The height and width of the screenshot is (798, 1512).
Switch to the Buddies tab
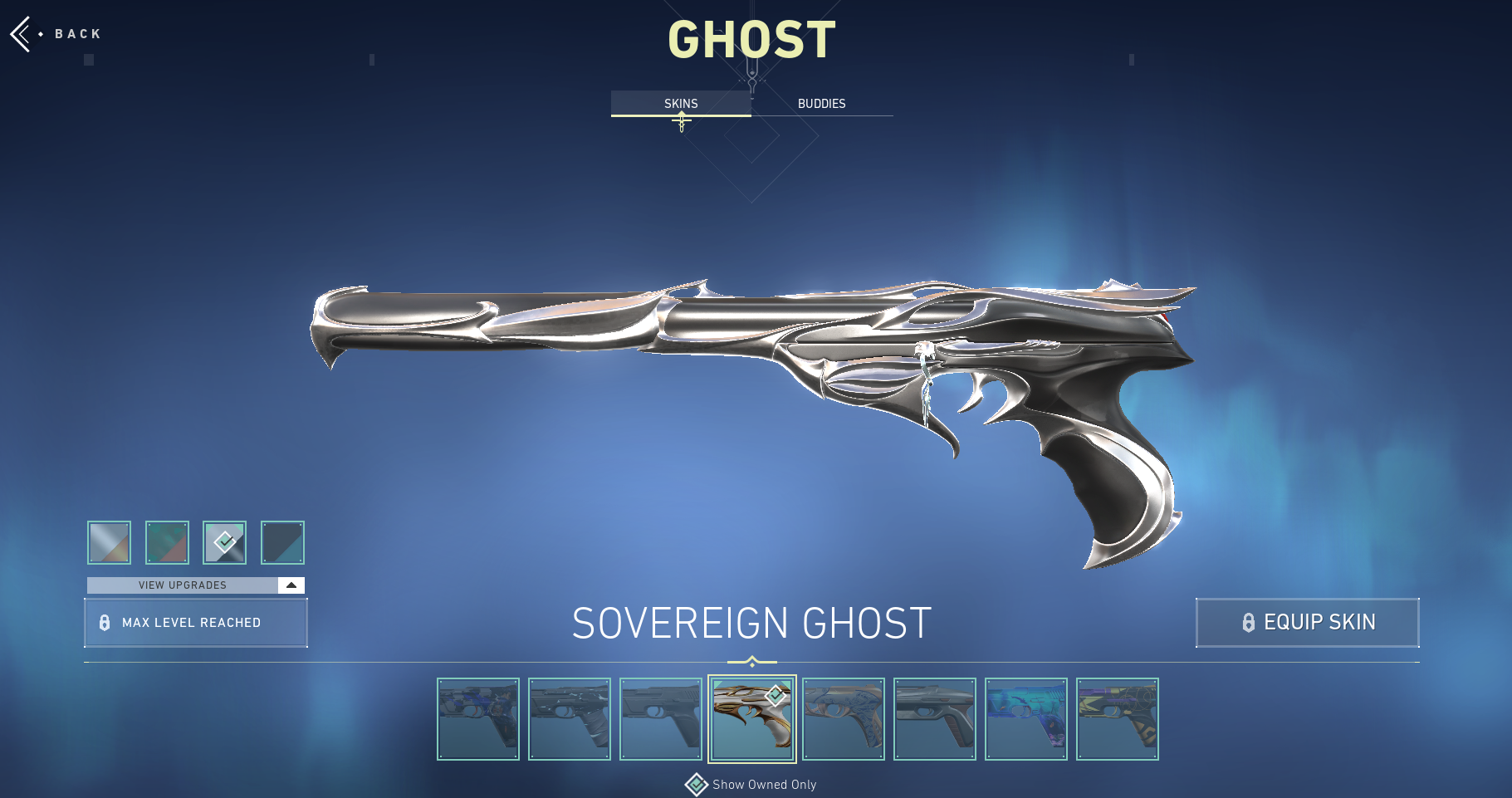[x=821, y=104]
